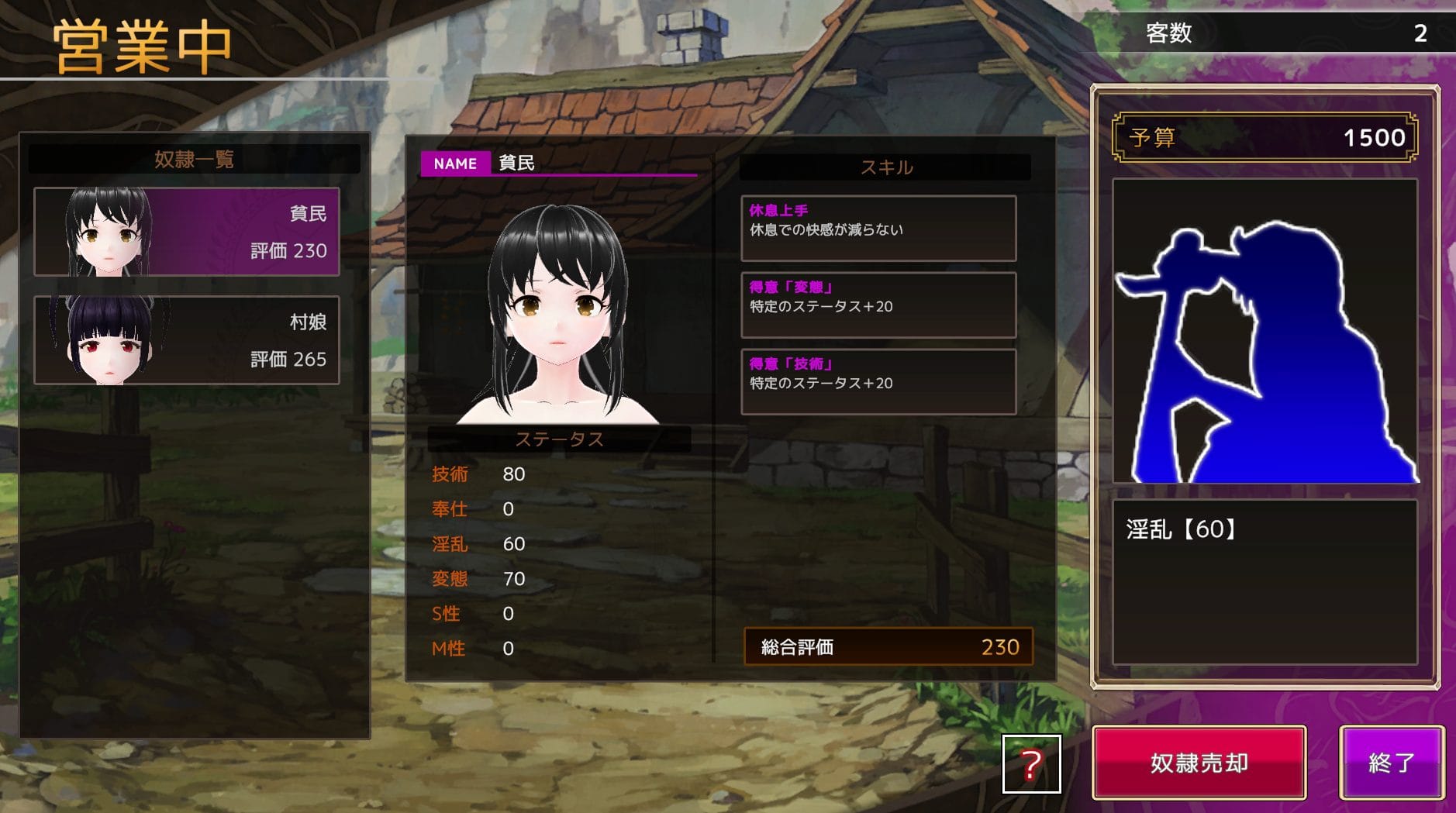This screenshot has width=1456, height=813.
Task: Click the red 奴隷売却 button
Action: (x=1199, y=763)
